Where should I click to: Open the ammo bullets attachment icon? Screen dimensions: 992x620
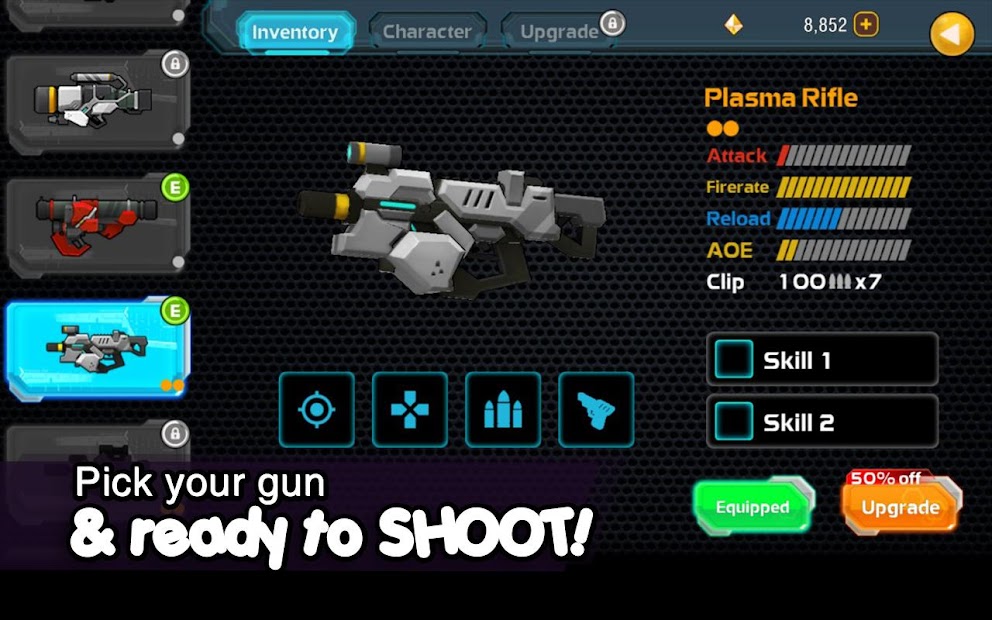503,409
